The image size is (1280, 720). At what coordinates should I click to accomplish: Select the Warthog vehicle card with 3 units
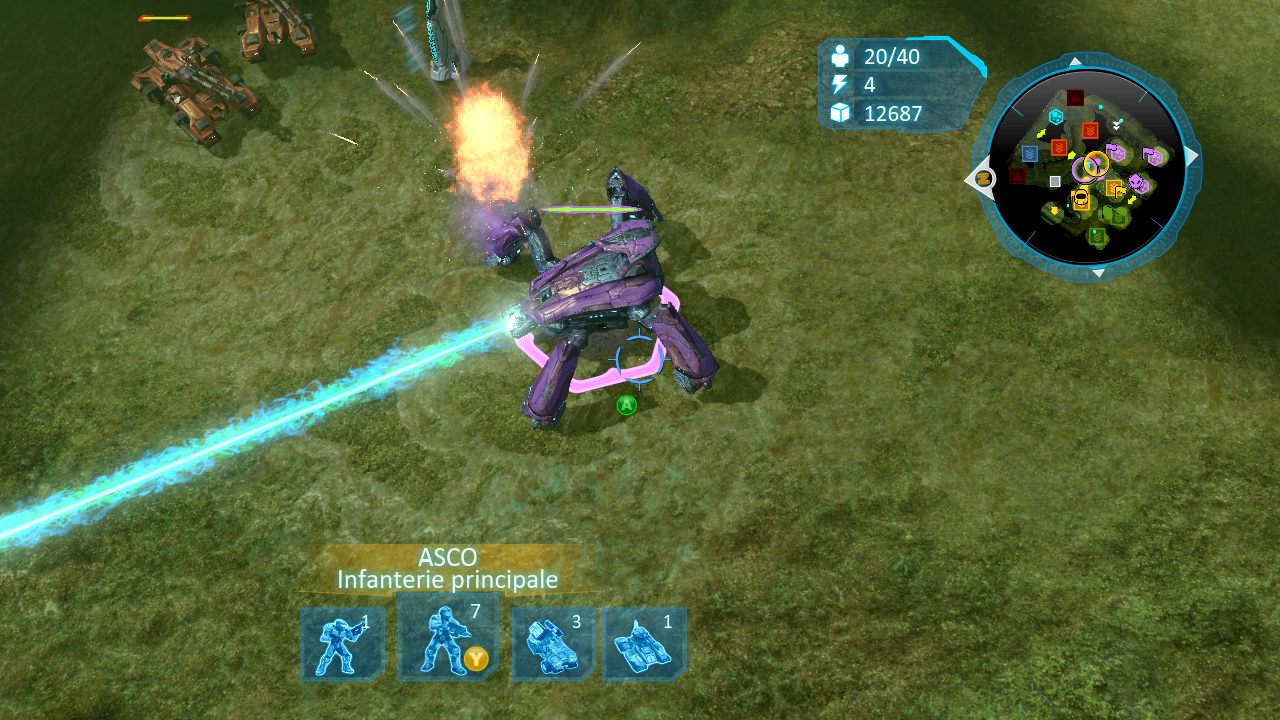tap(554, 644)
